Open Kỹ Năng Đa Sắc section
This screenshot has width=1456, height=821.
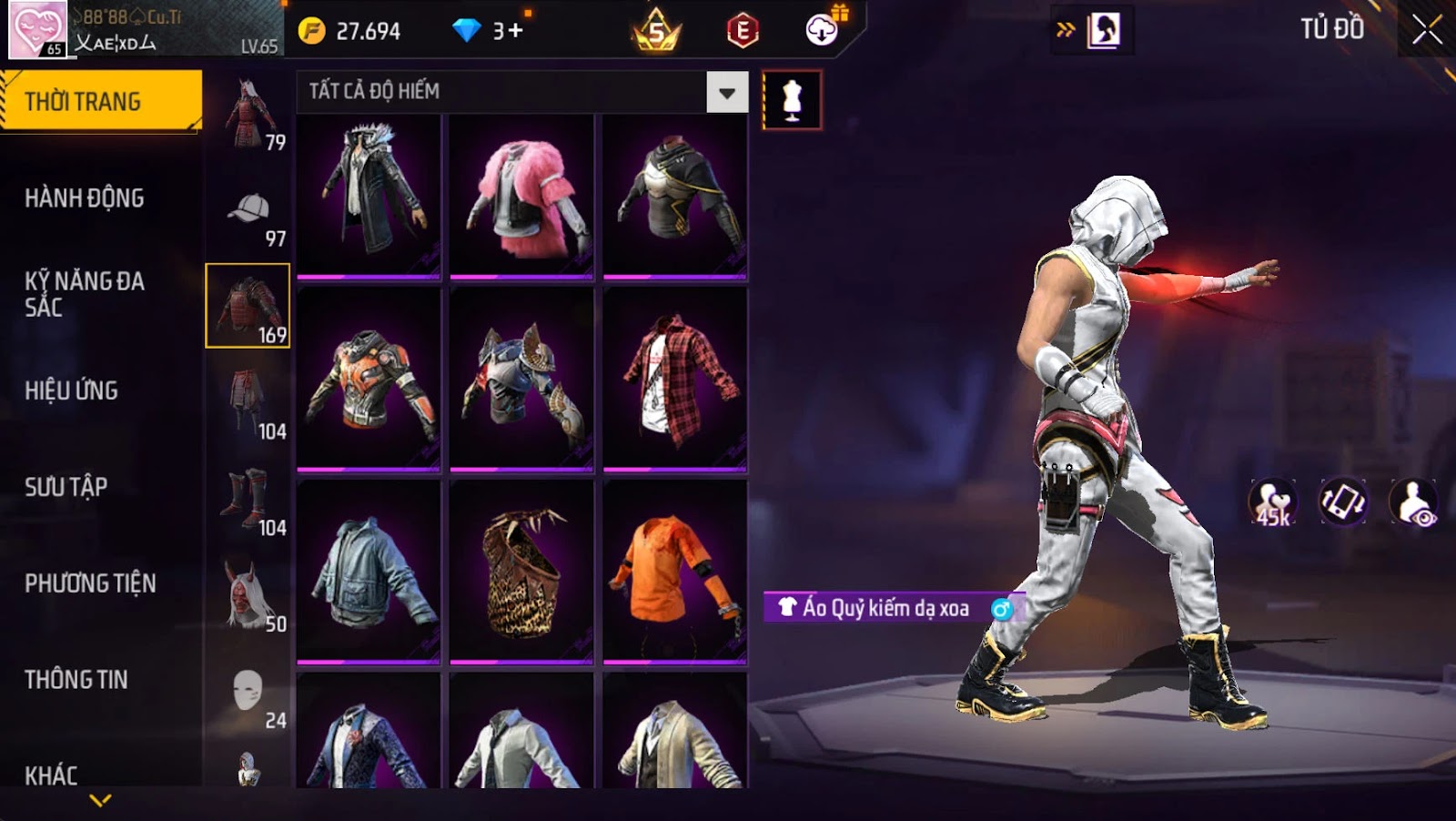(x=85, y=294)
